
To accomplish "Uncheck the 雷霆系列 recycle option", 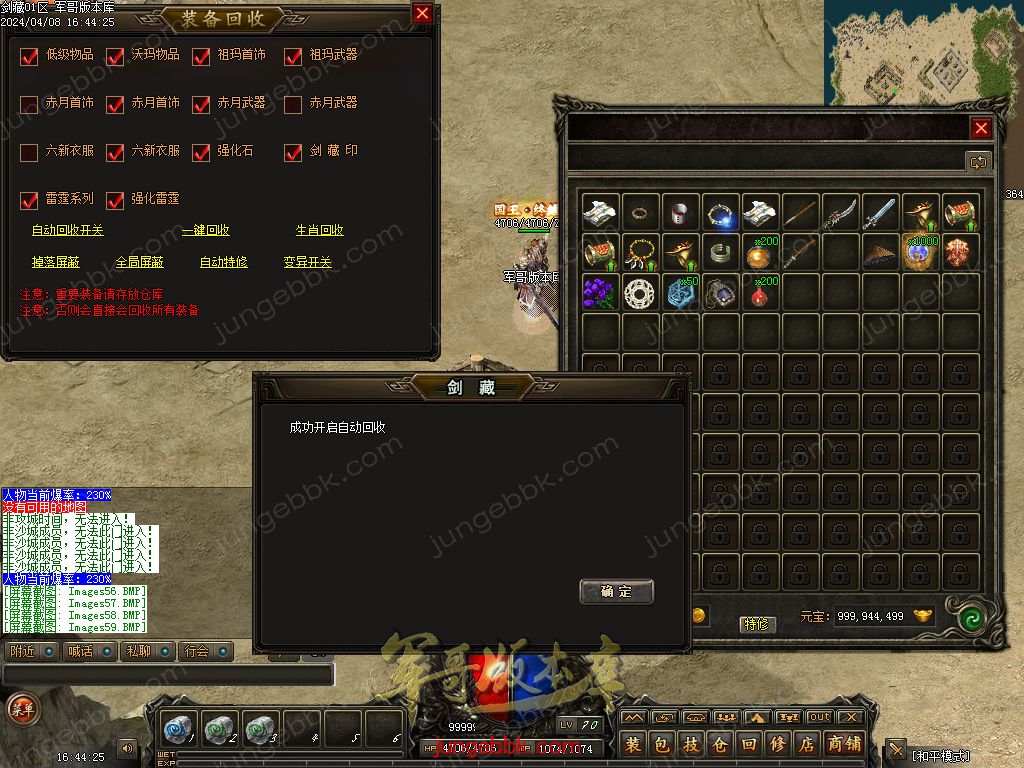I will 29,200.
